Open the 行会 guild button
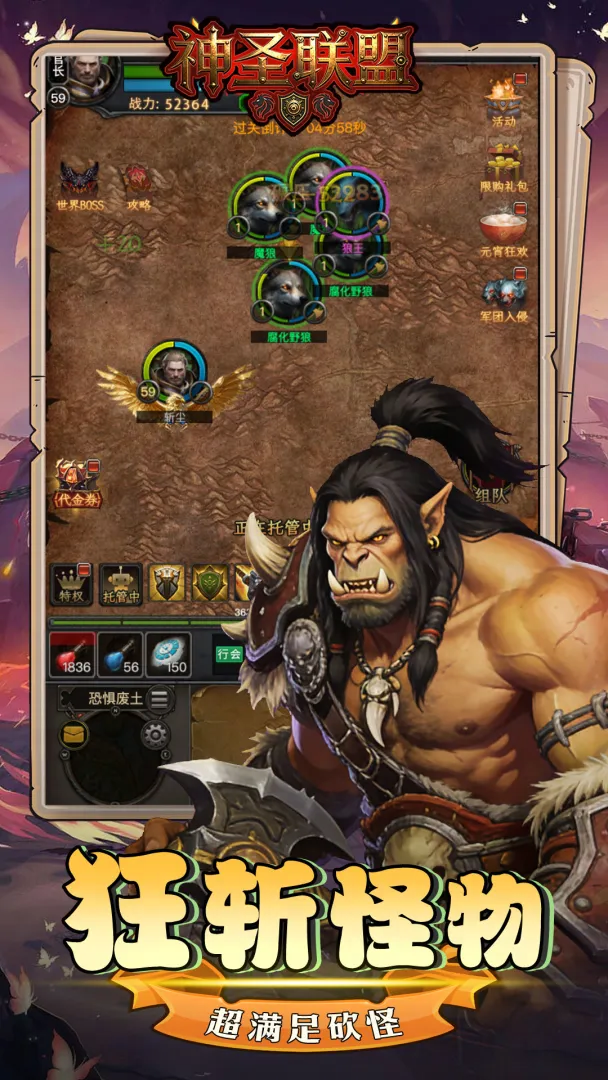608x1080 pixels. [x=229, y=654]
